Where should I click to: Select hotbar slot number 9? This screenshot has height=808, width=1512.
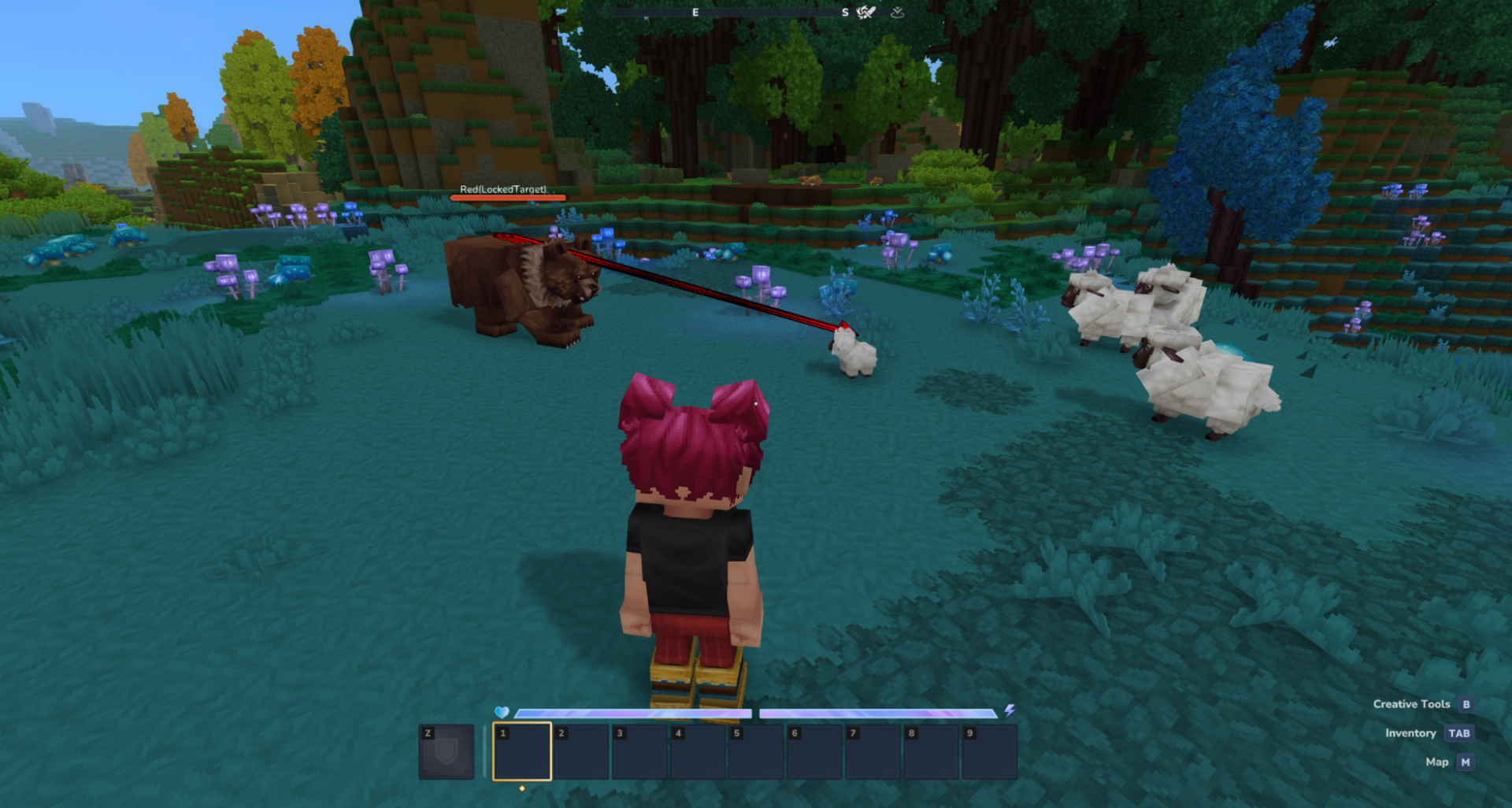tap(988, 751)
